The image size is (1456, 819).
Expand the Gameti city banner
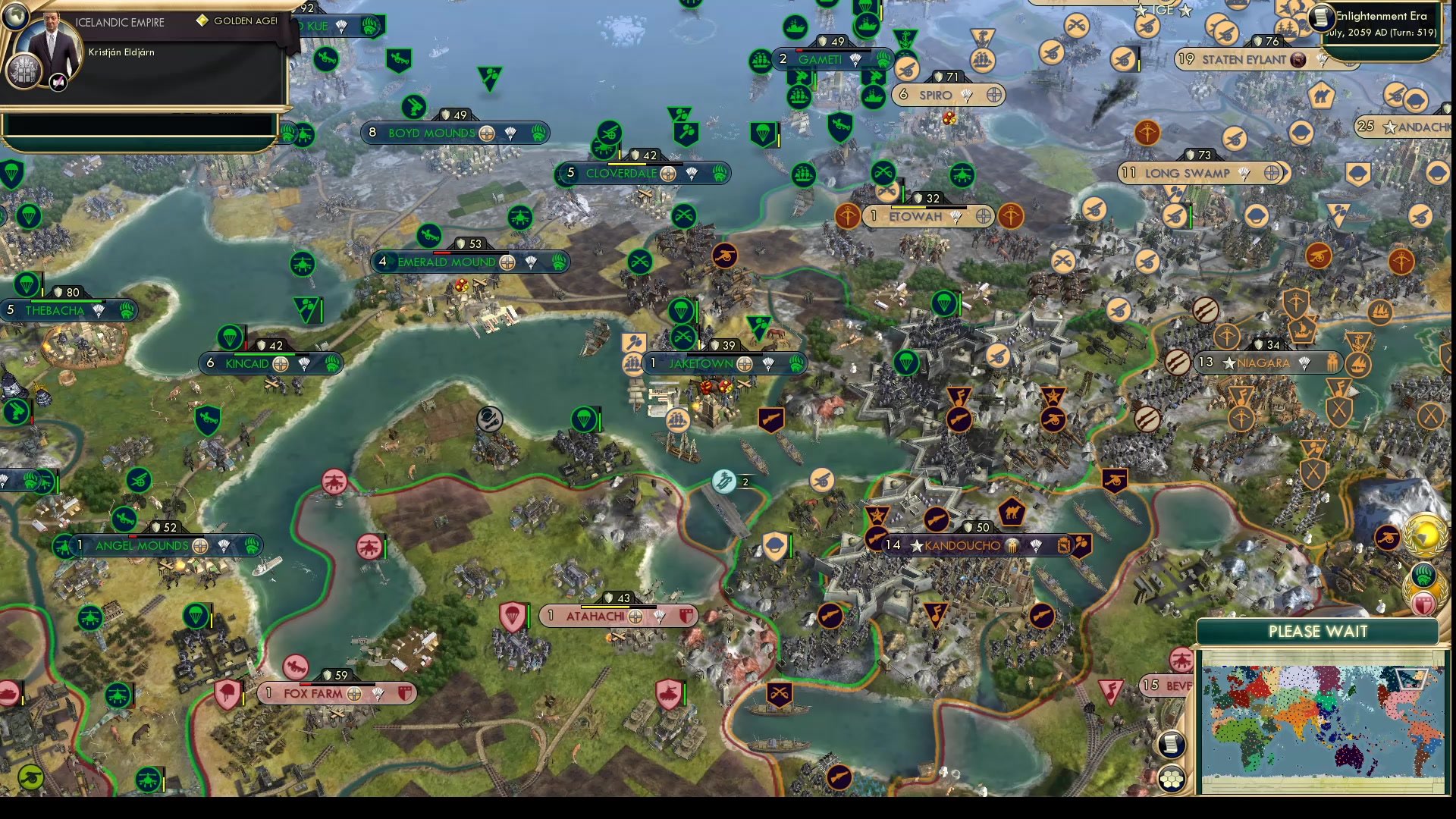827,58
